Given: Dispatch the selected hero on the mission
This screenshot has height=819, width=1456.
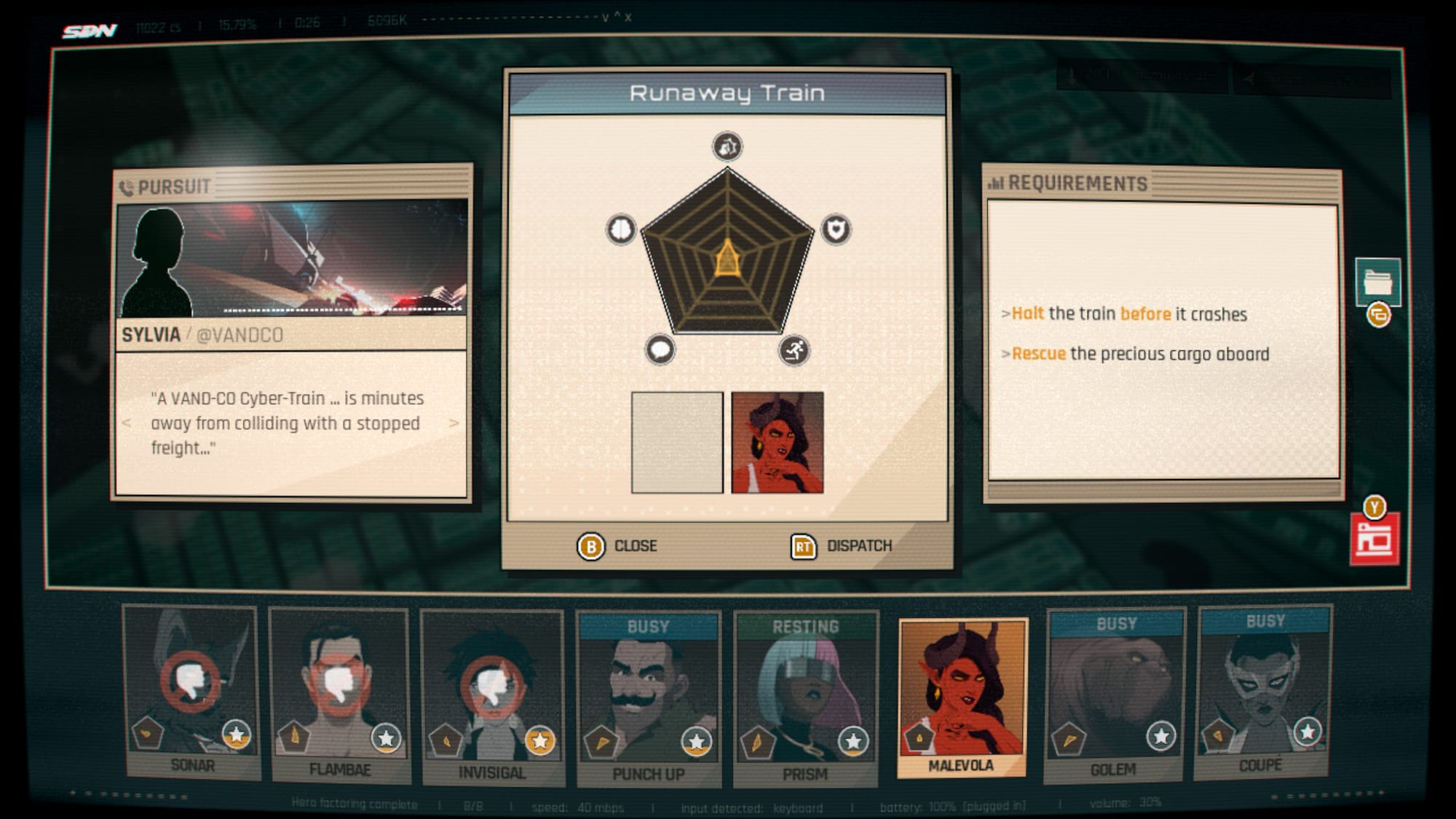Looking at the screenshot, I should [842, 546].
